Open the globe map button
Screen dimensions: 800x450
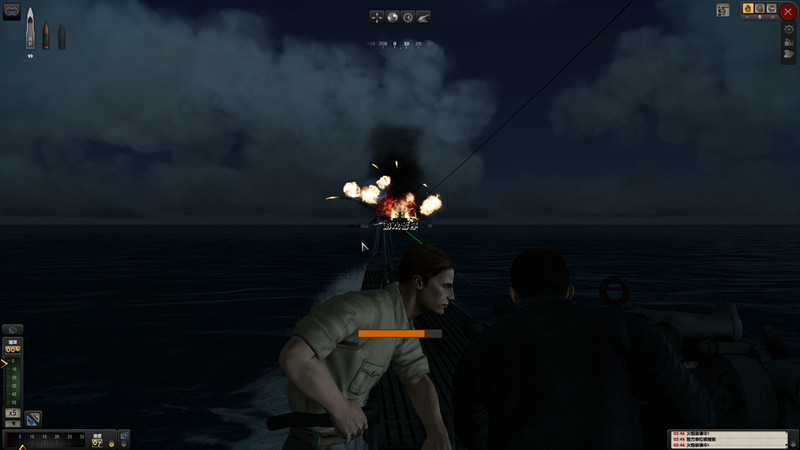coord(392,17)
